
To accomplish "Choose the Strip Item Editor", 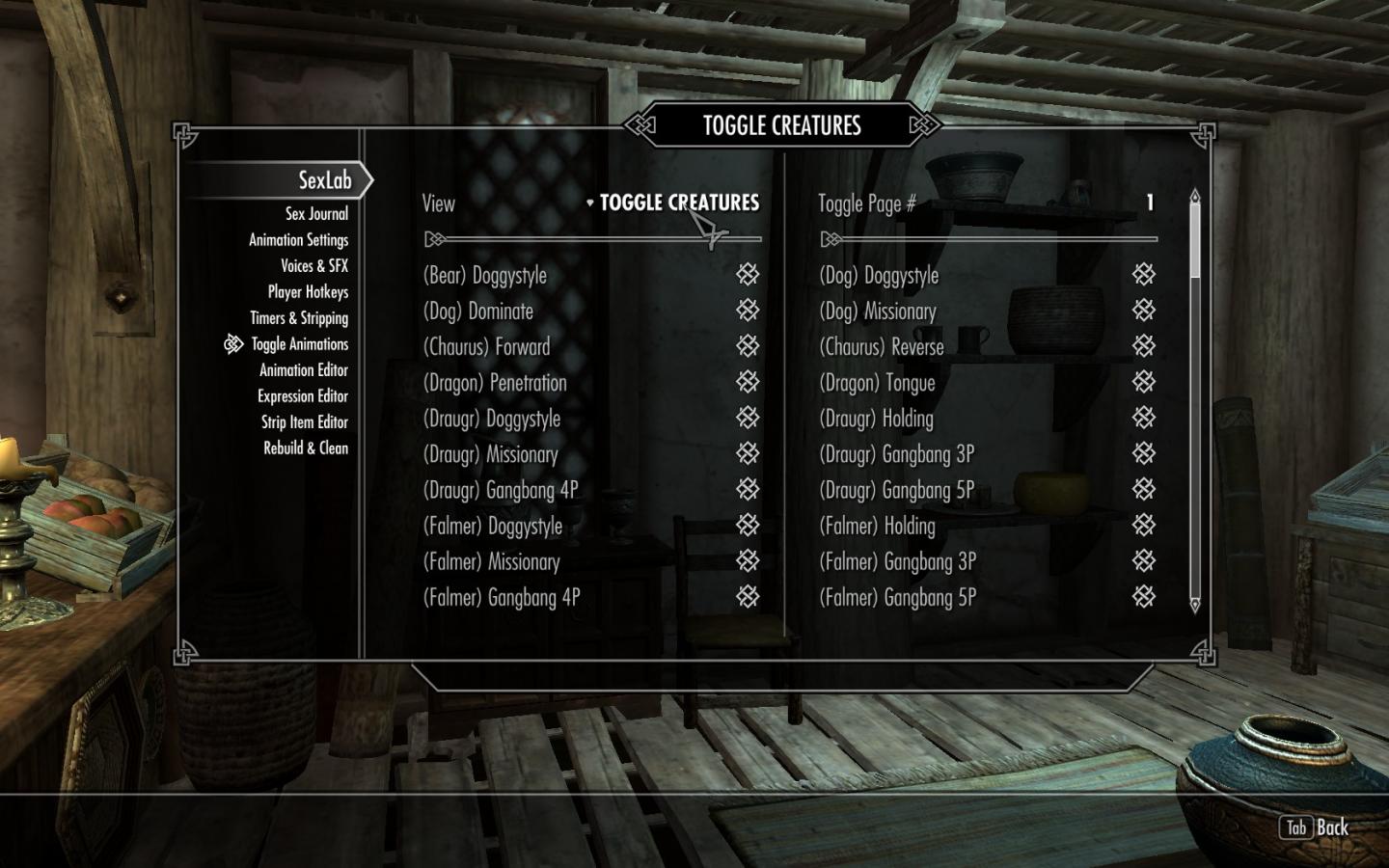I will click(304, 422).
